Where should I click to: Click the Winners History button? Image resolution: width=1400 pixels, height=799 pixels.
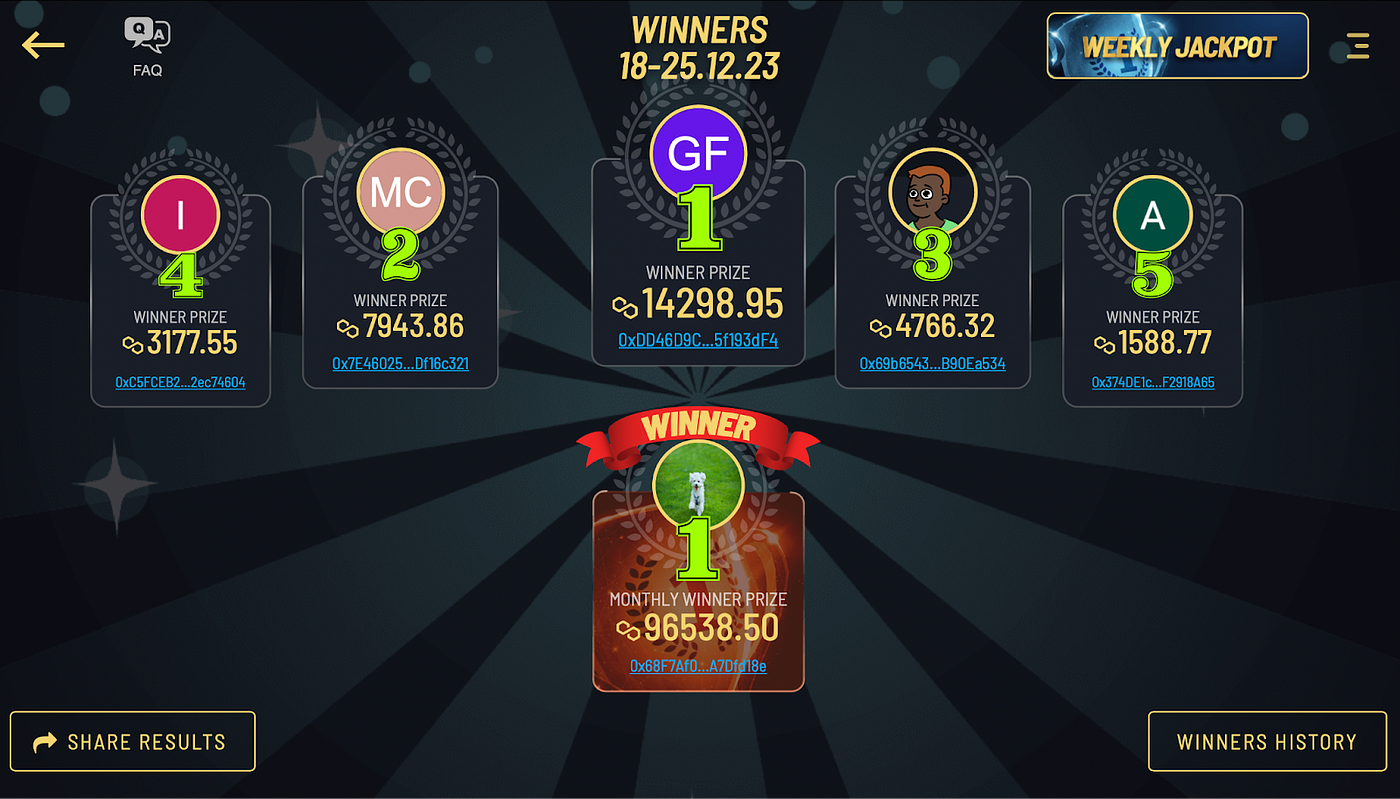coord(1266,741)
